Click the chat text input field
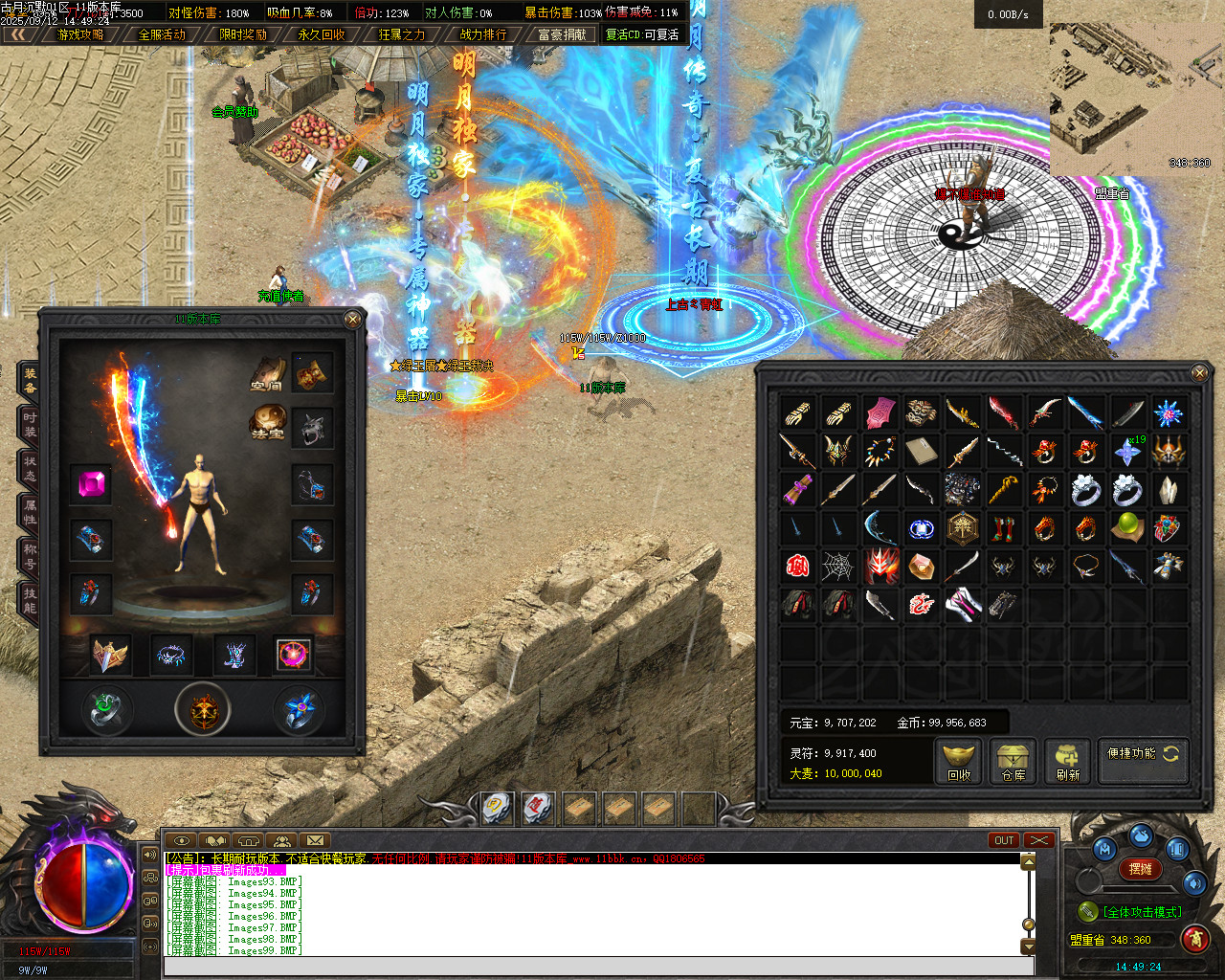This screenshot has height=980, width=1225. (598, 966)
